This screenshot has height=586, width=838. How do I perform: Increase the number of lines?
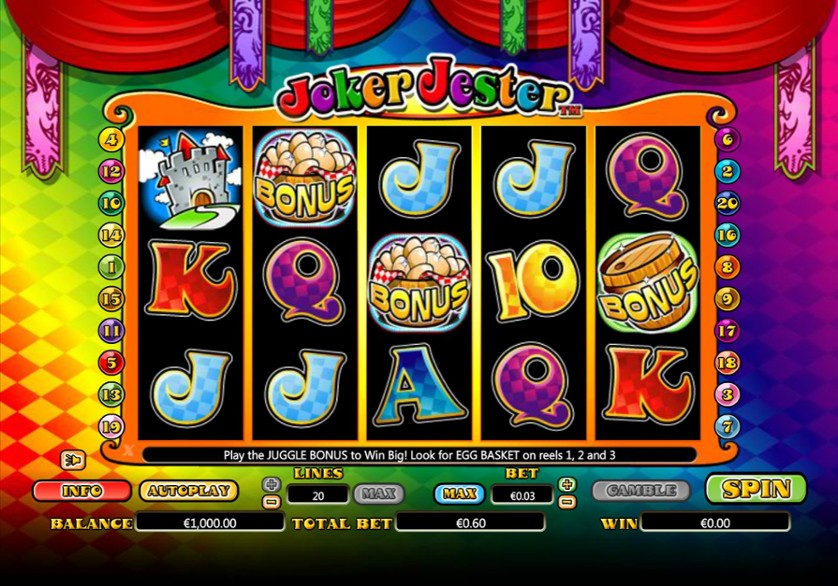[271, 484]
